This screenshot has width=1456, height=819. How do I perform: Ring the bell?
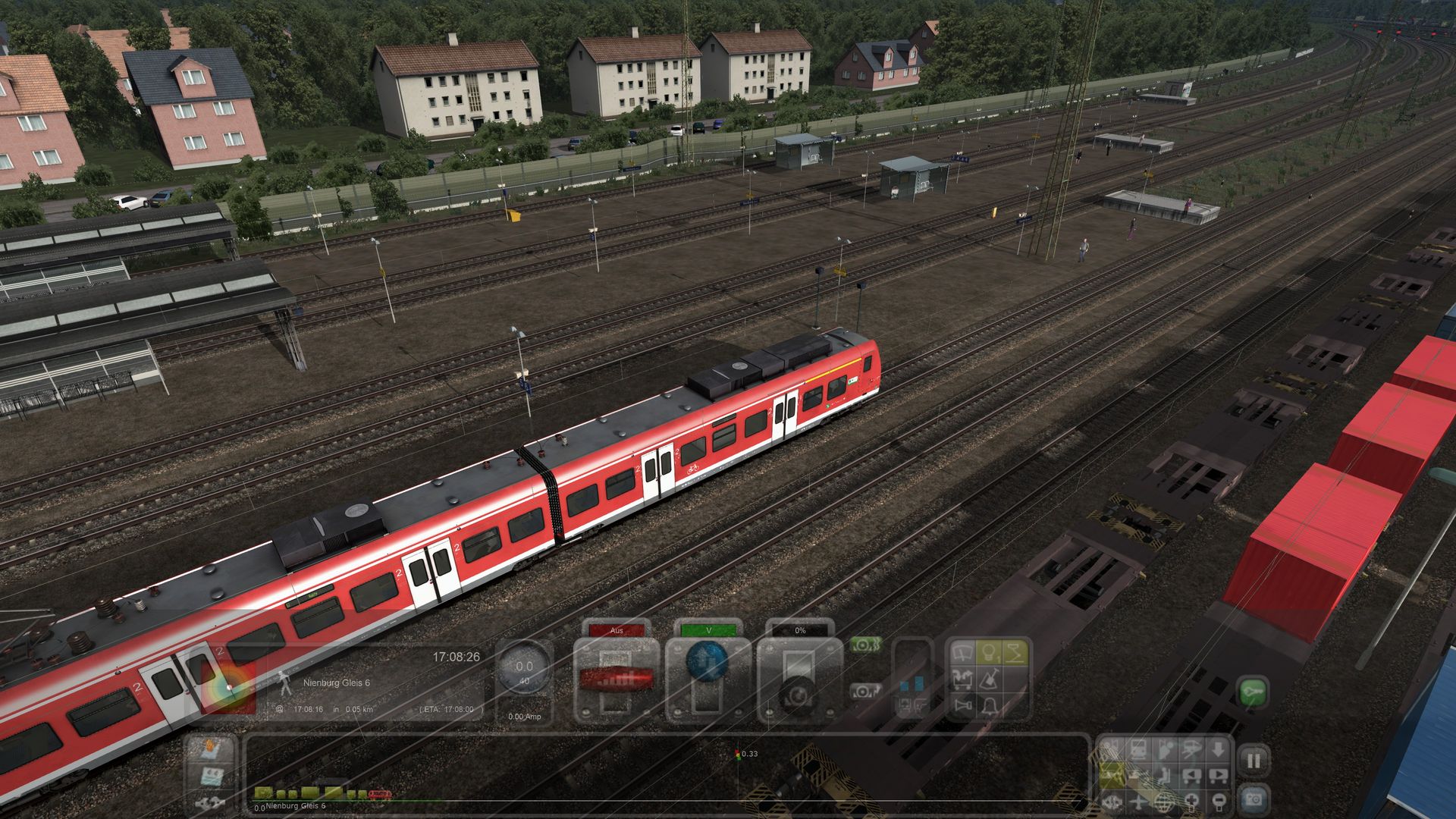pos(989,706)
